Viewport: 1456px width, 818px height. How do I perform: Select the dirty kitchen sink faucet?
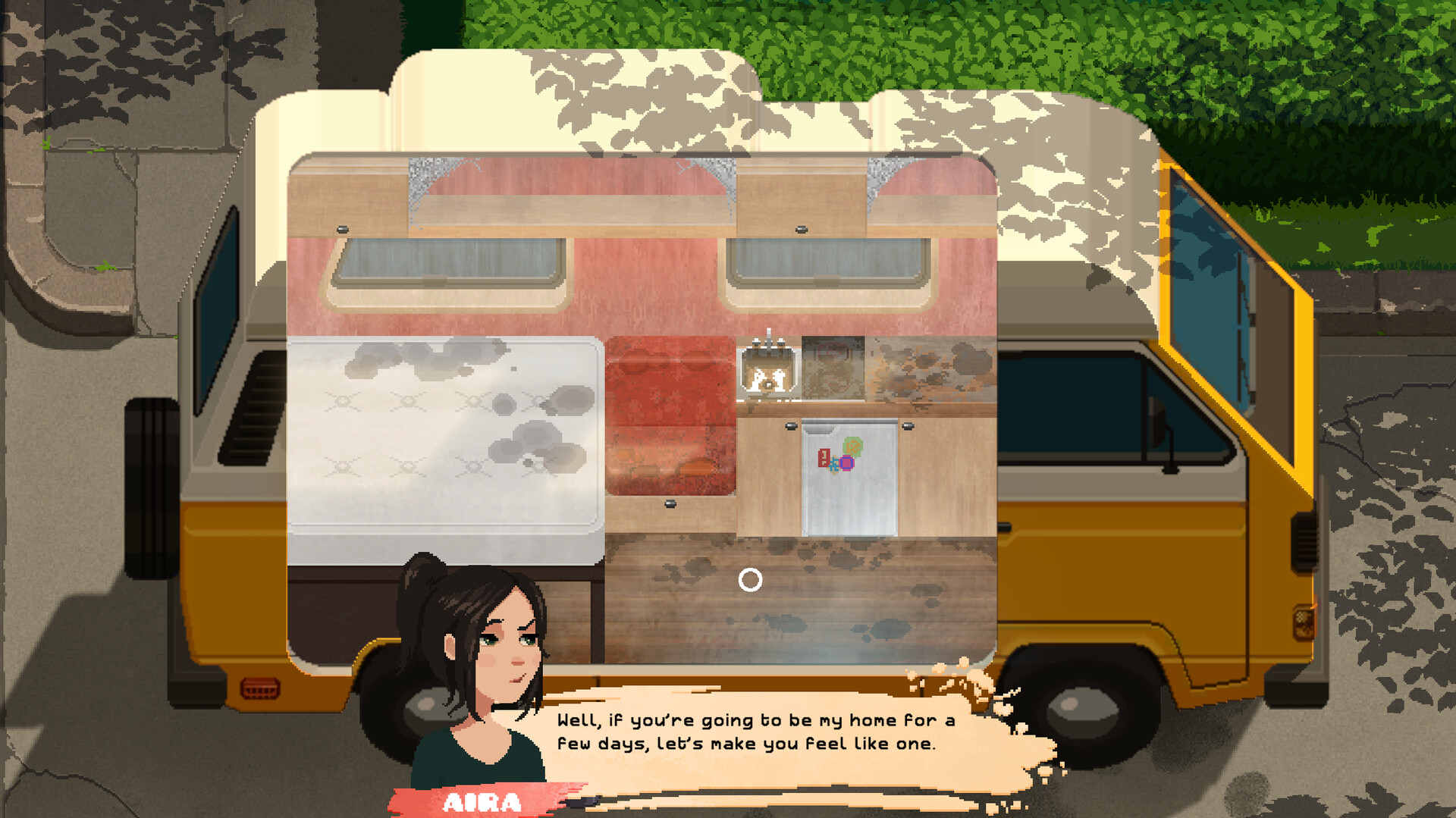click(768, 341)
